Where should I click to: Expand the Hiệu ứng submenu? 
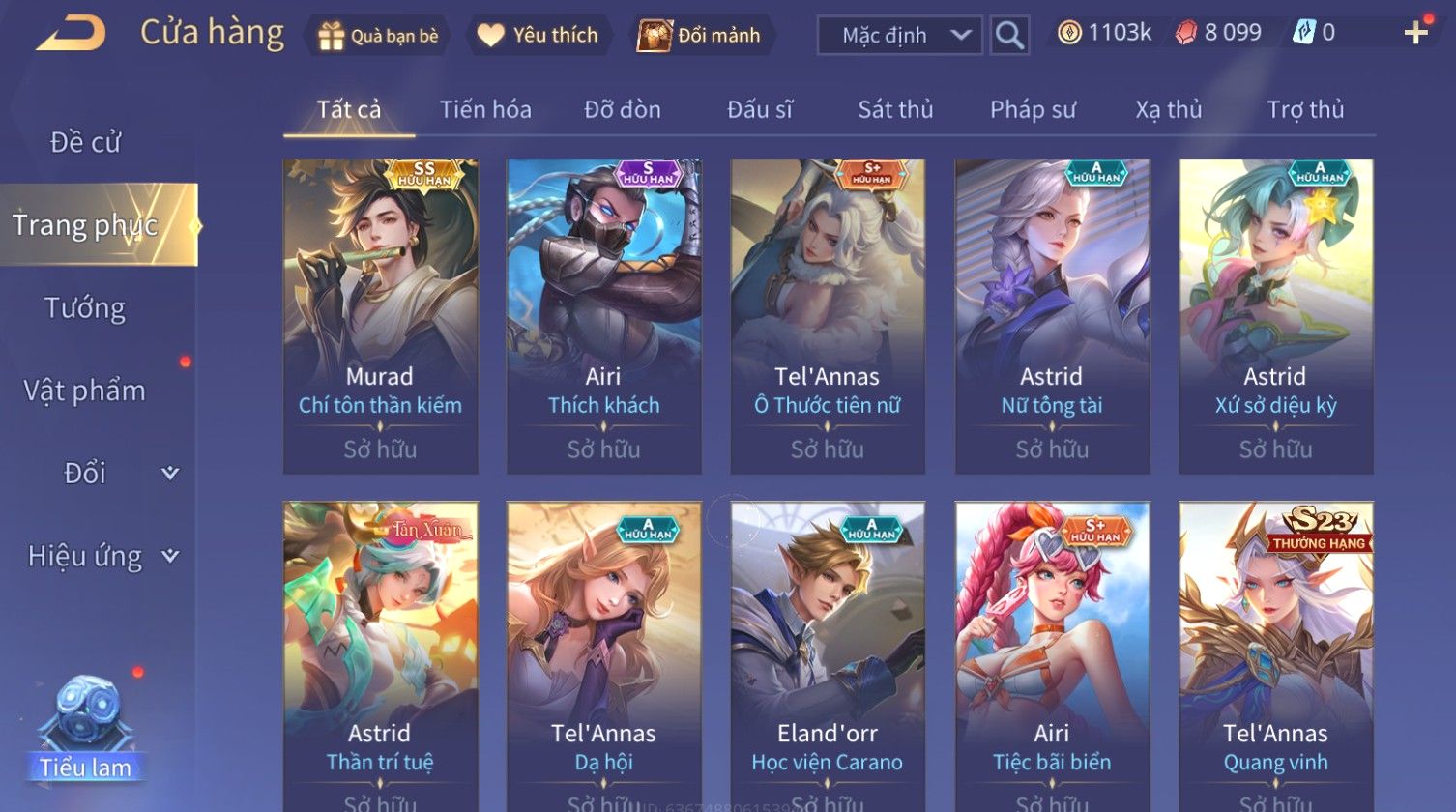coord(102,556)
